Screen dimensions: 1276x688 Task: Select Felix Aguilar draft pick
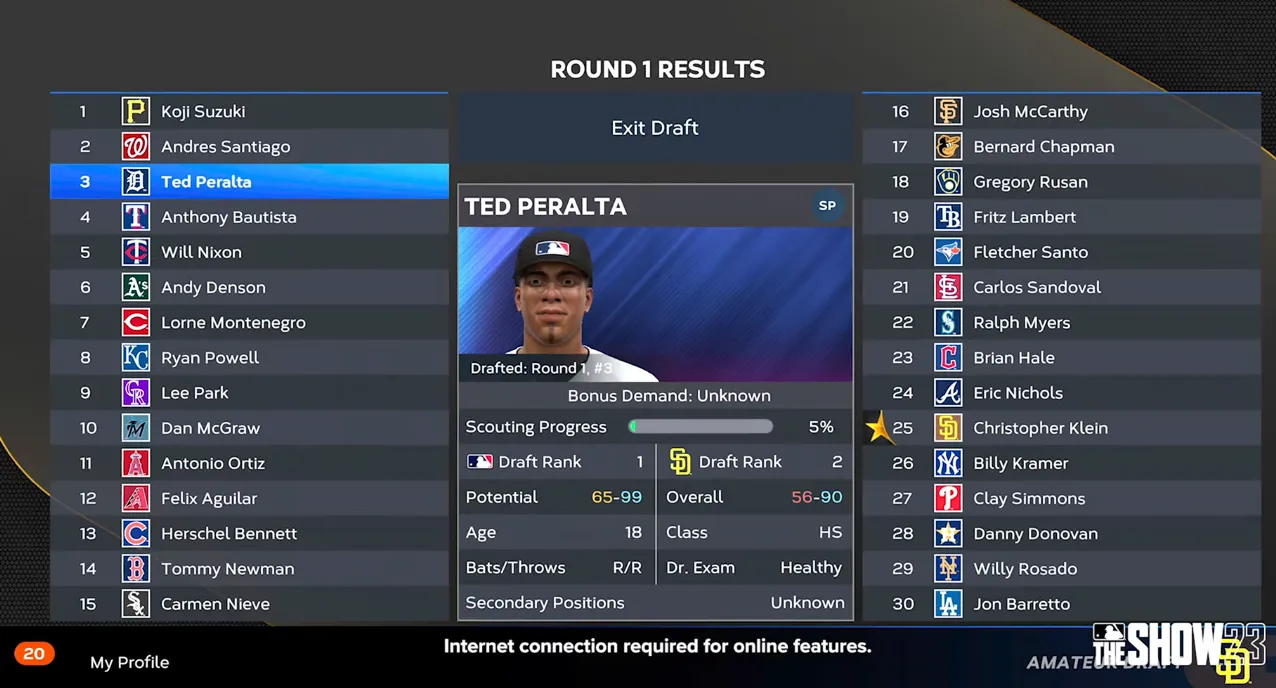[249, 498]
